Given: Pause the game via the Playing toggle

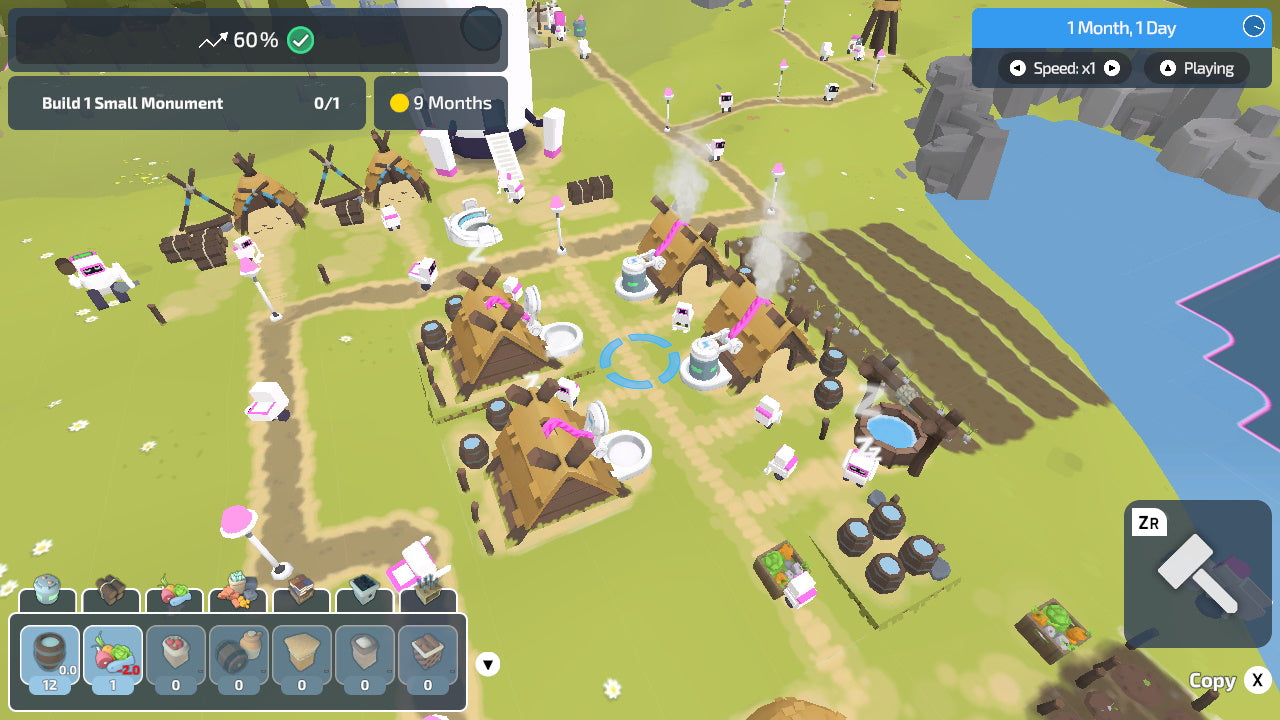Looking at the screenshot, I should coord(1196,68).
